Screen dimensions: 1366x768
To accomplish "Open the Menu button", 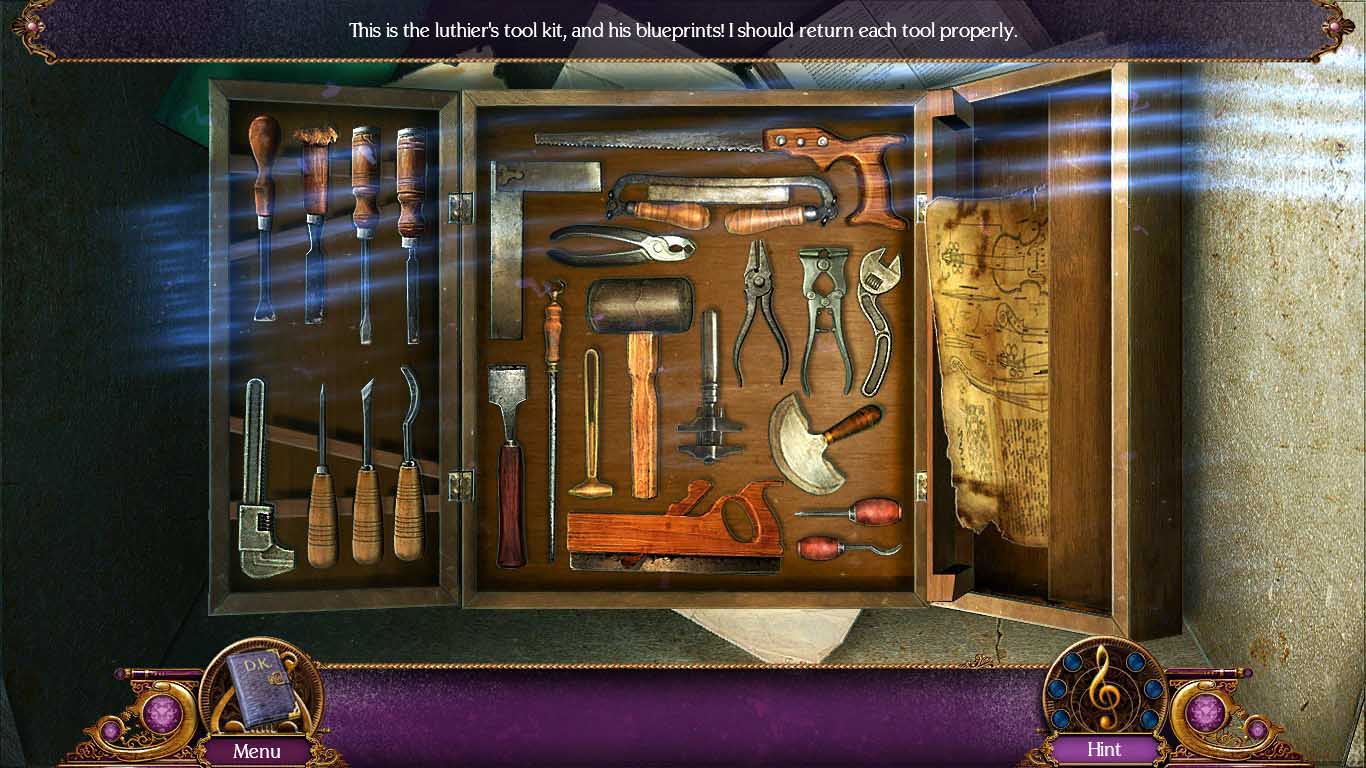I will tap(257, 750).
